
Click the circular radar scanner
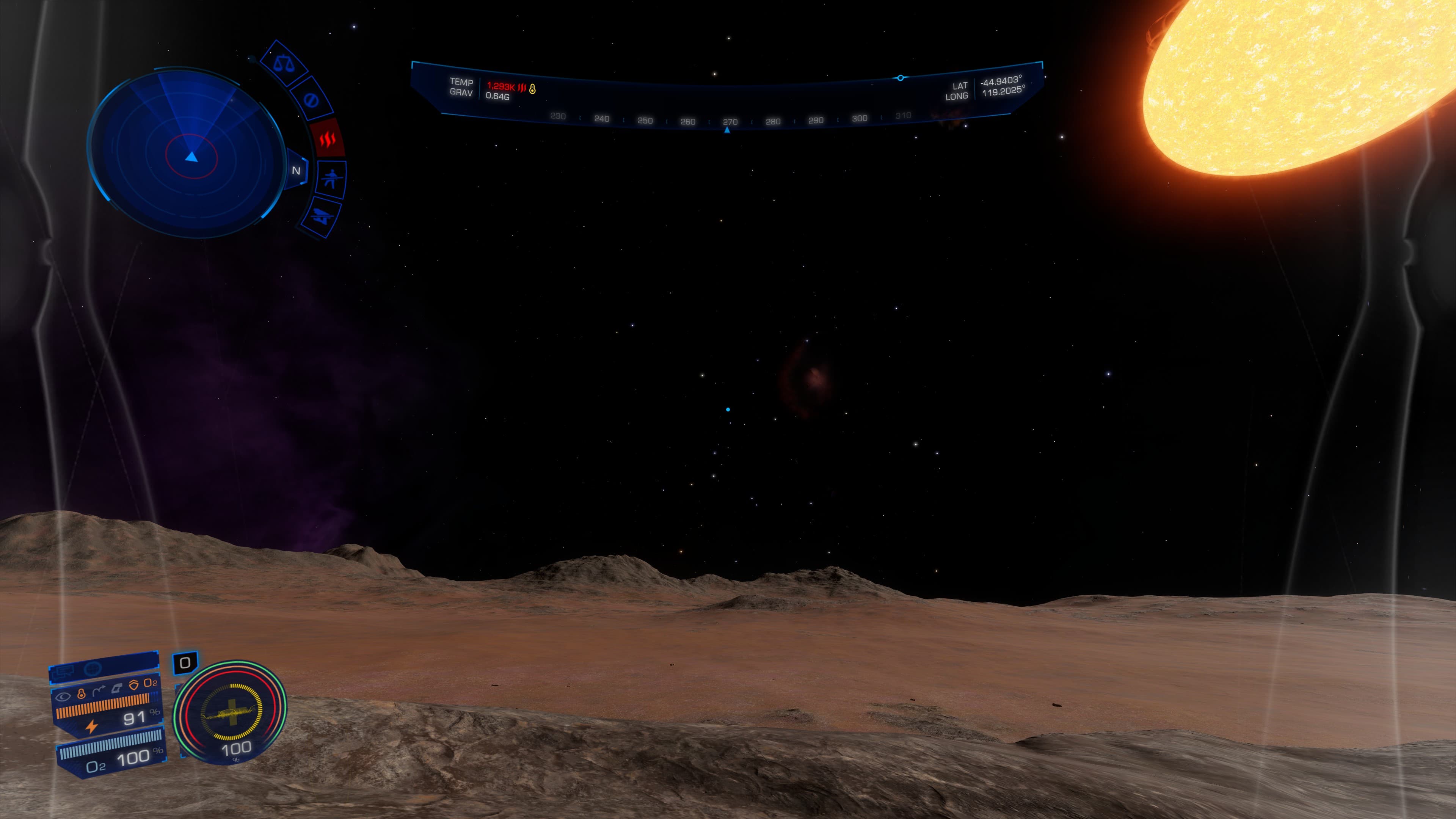187,152
